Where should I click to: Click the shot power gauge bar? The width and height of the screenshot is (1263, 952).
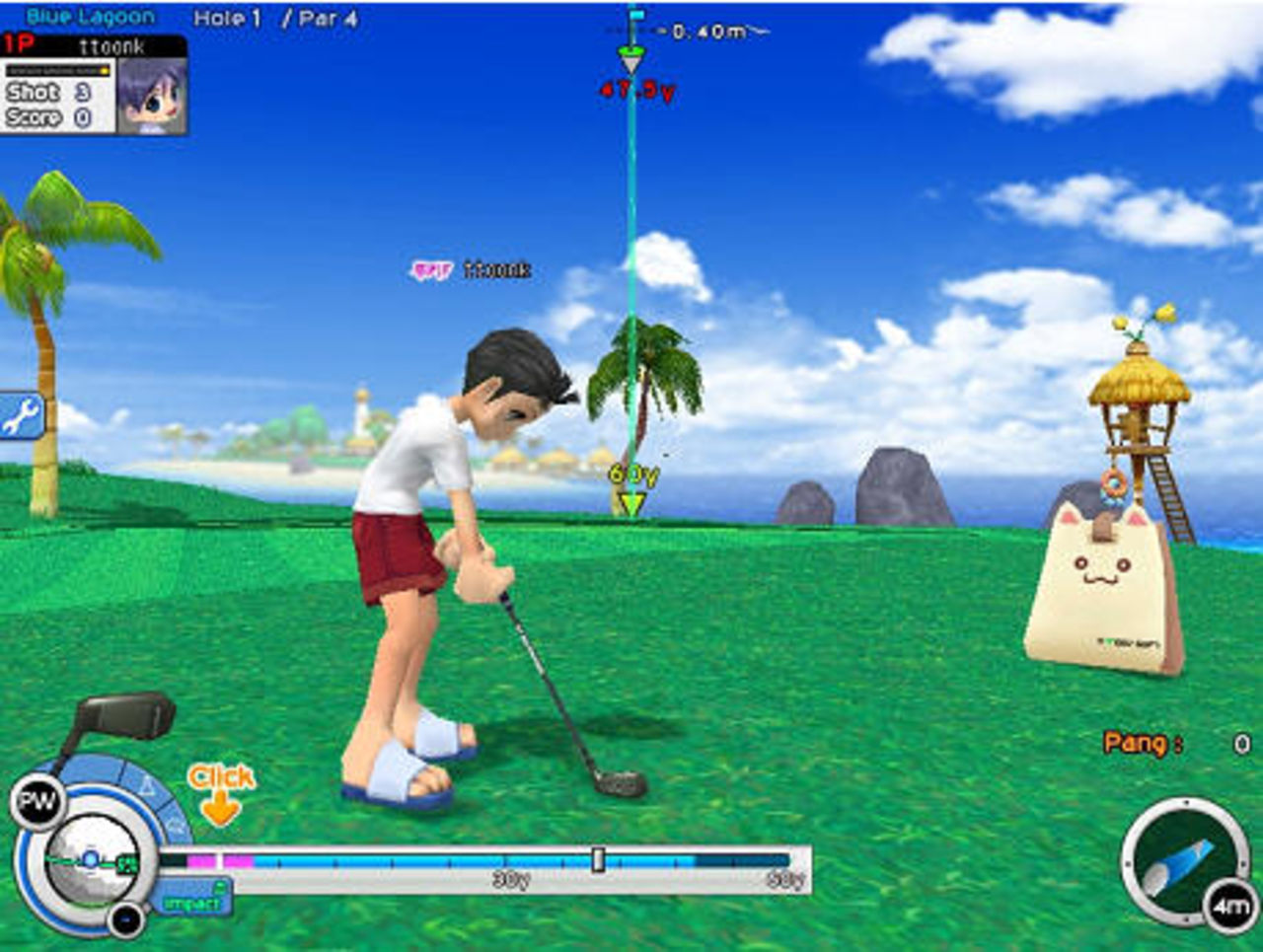pos(483,861)
